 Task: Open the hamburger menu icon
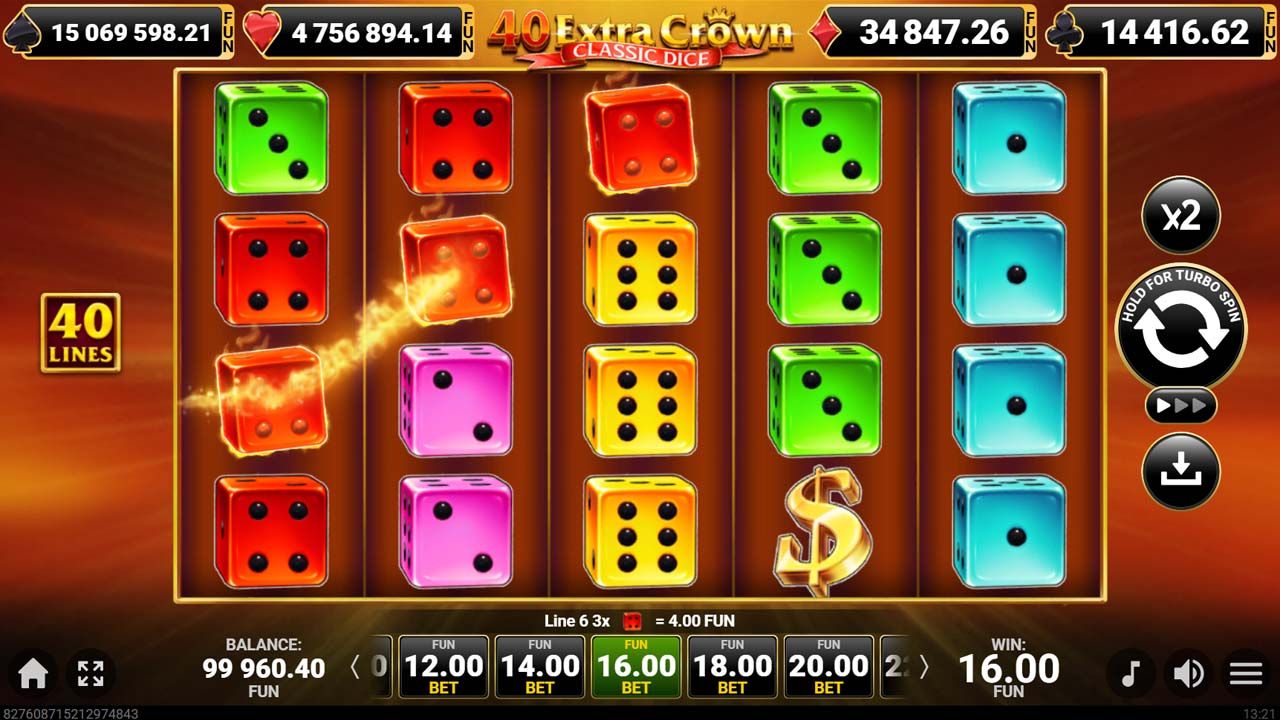(1245, 674)
